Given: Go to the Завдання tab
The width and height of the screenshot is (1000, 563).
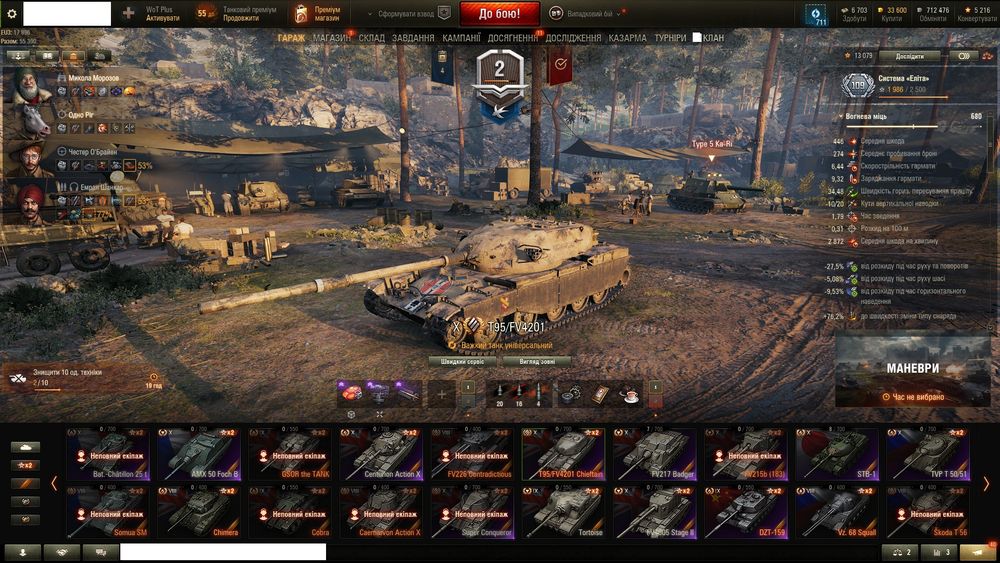Looking at the screenshot, I should (x=413, y=38).
